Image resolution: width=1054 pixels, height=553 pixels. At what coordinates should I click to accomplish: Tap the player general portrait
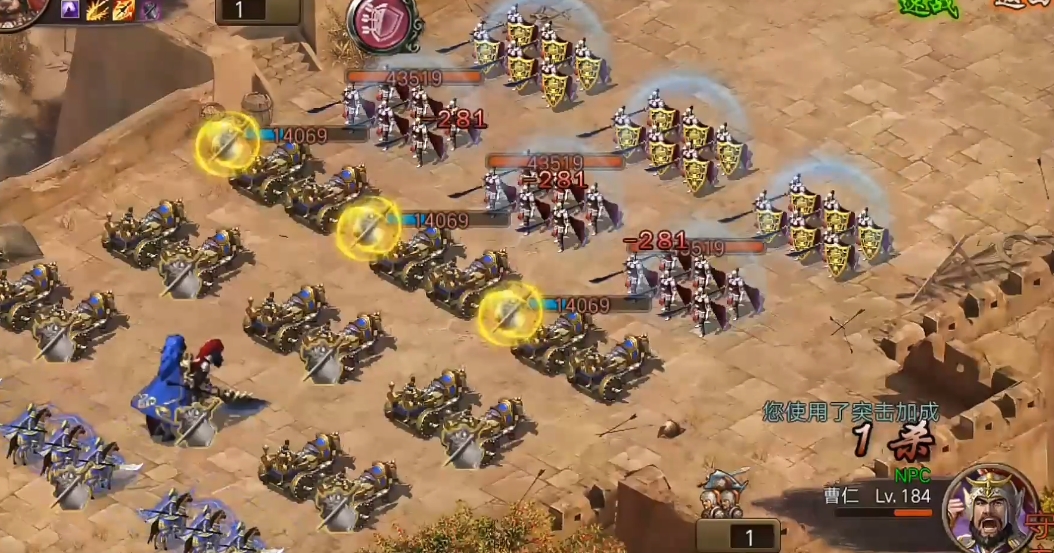[20, 10]
